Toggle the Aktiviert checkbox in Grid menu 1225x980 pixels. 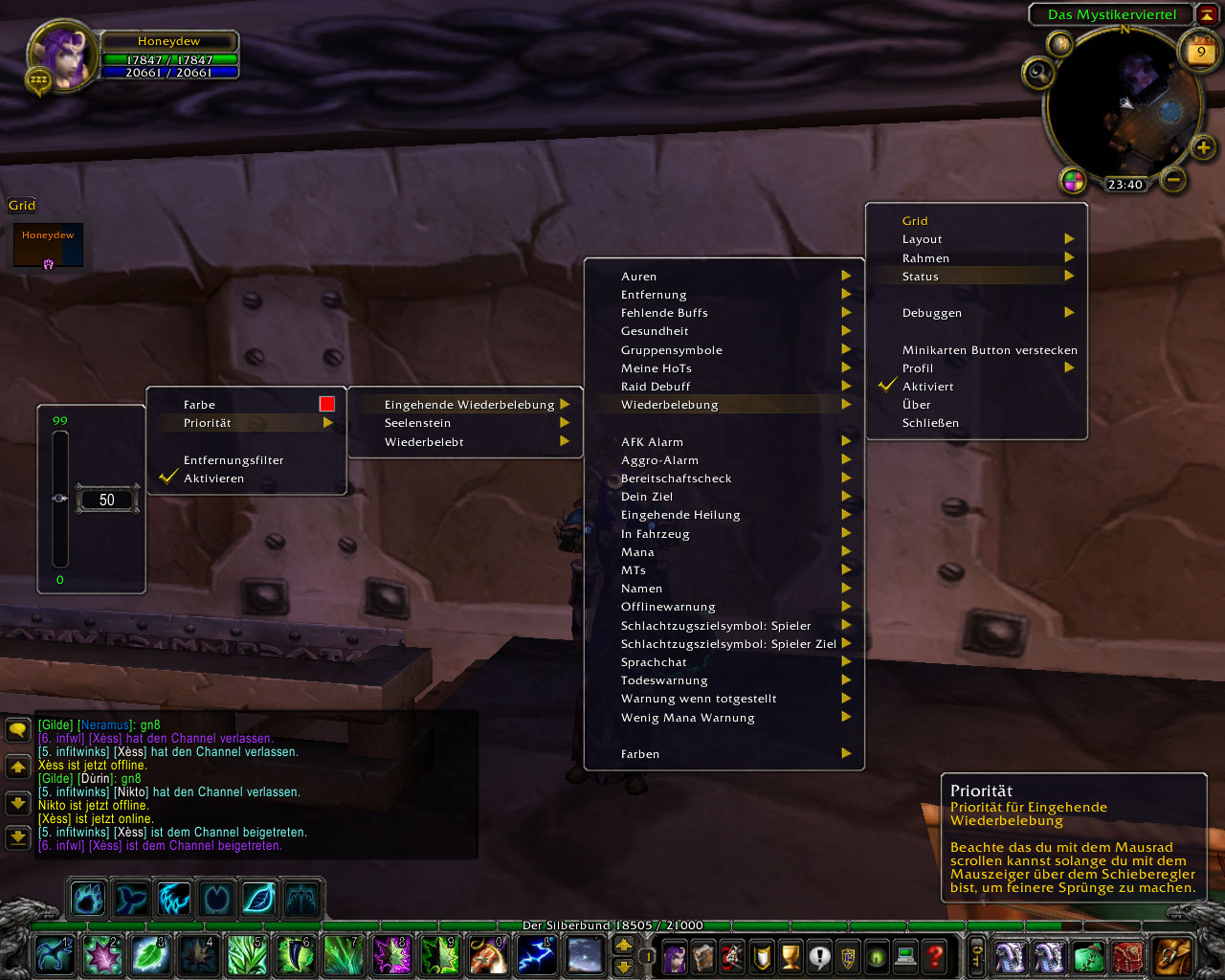(x=927, y=387)
